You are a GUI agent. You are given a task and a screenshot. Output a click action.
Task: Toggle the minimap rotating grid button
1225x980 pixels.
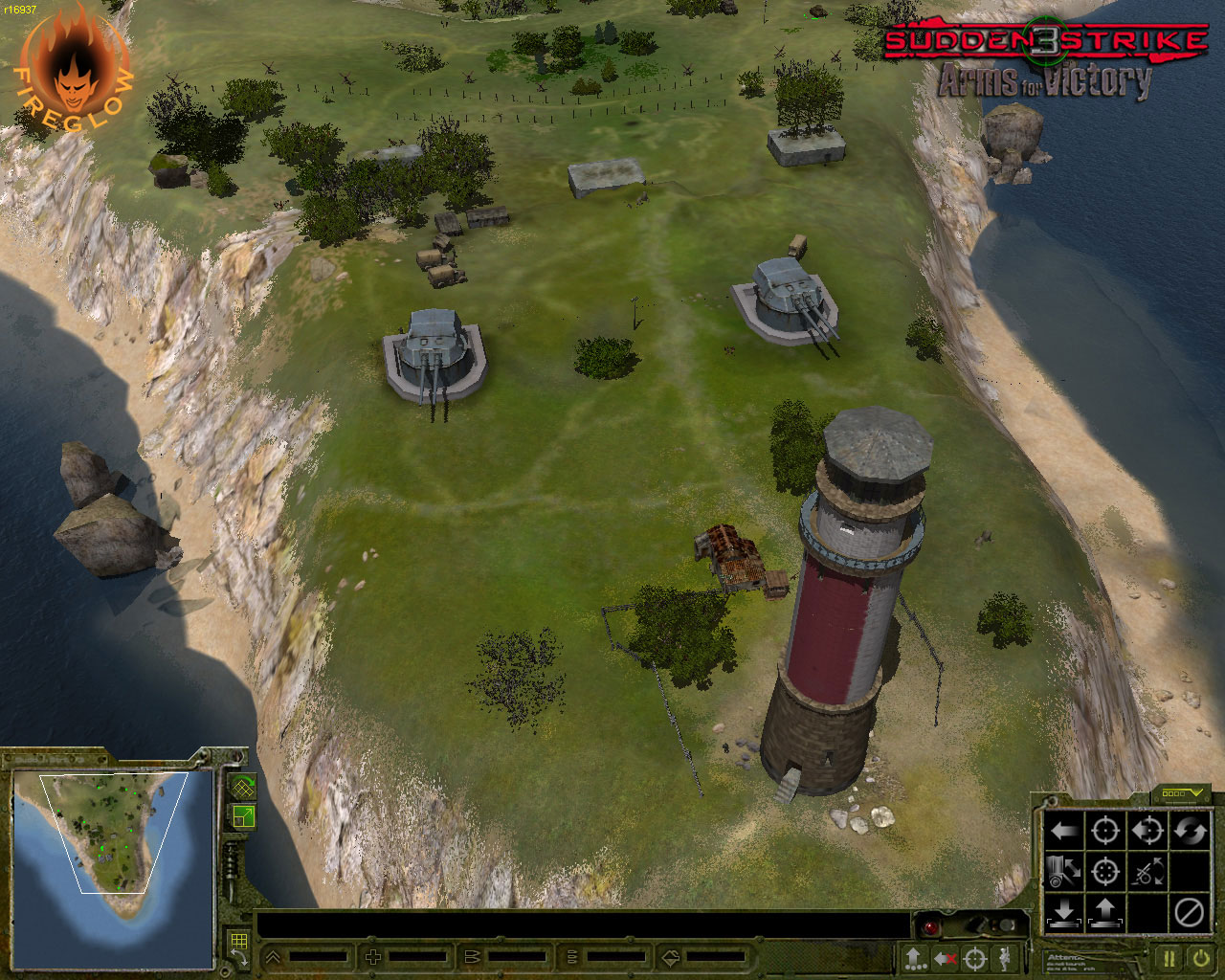click(x=243, y=788)
